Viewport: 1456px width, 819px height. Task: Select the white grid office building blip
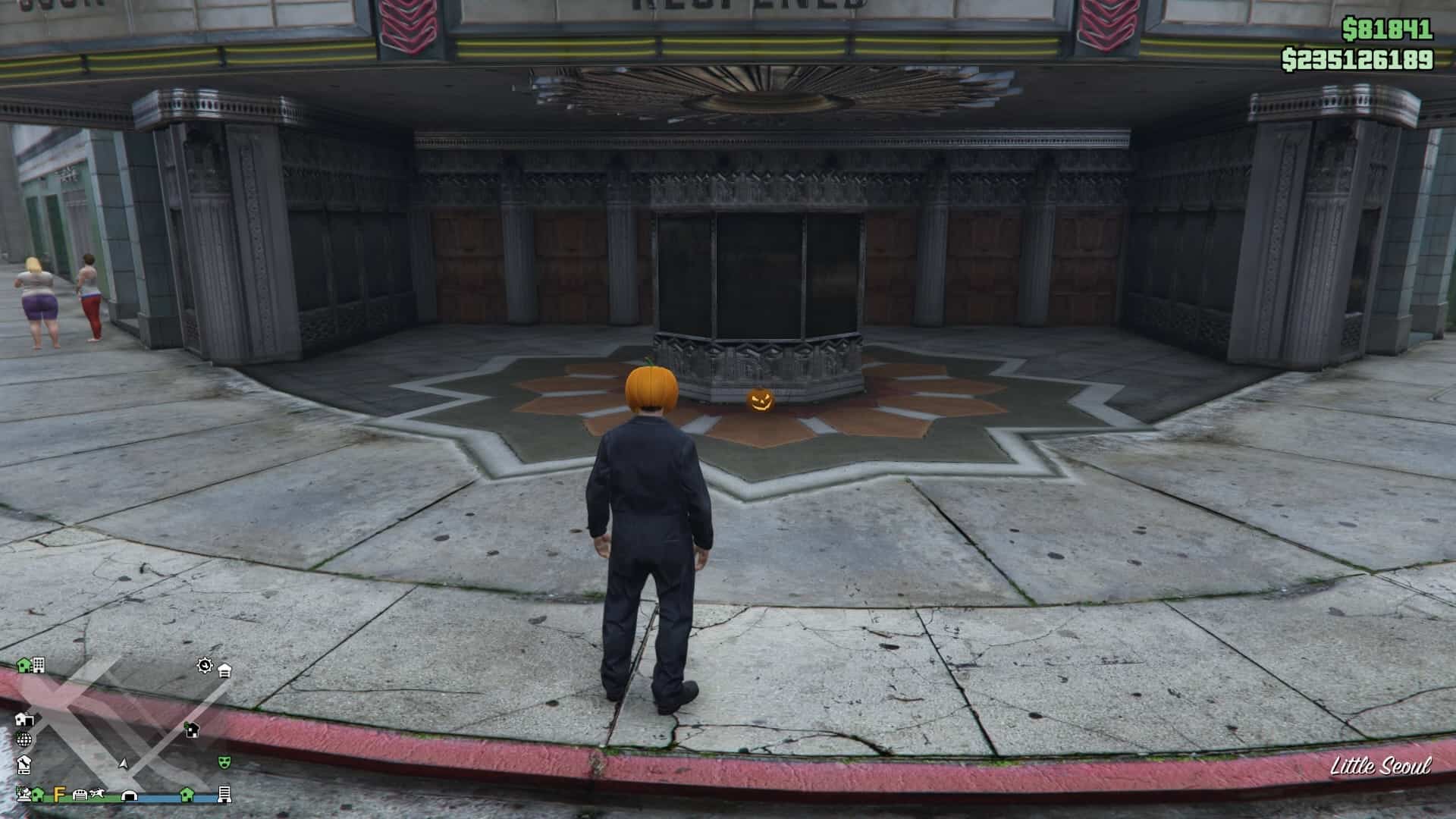[39, 665]
